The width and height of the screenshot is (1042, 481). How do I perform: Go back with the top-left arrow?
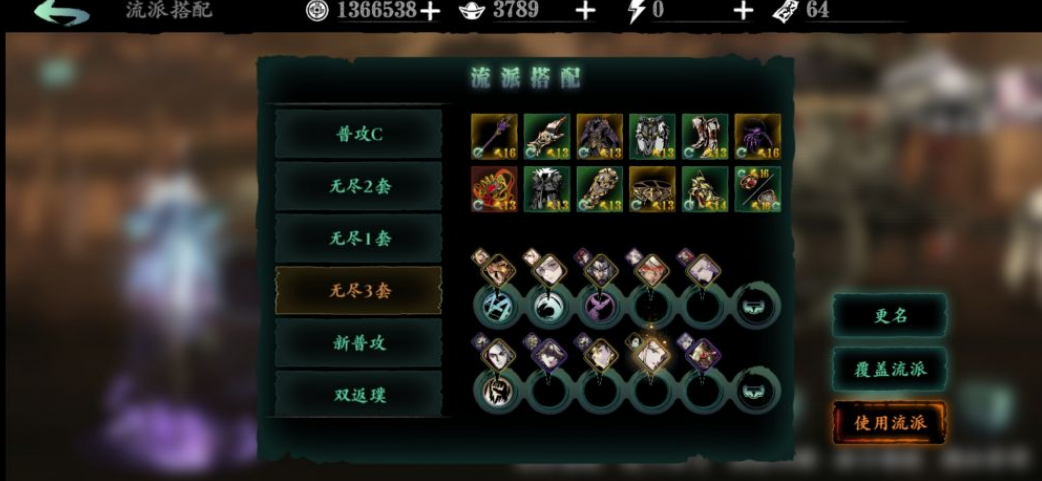pyautogui.click(x=60, y=12)
